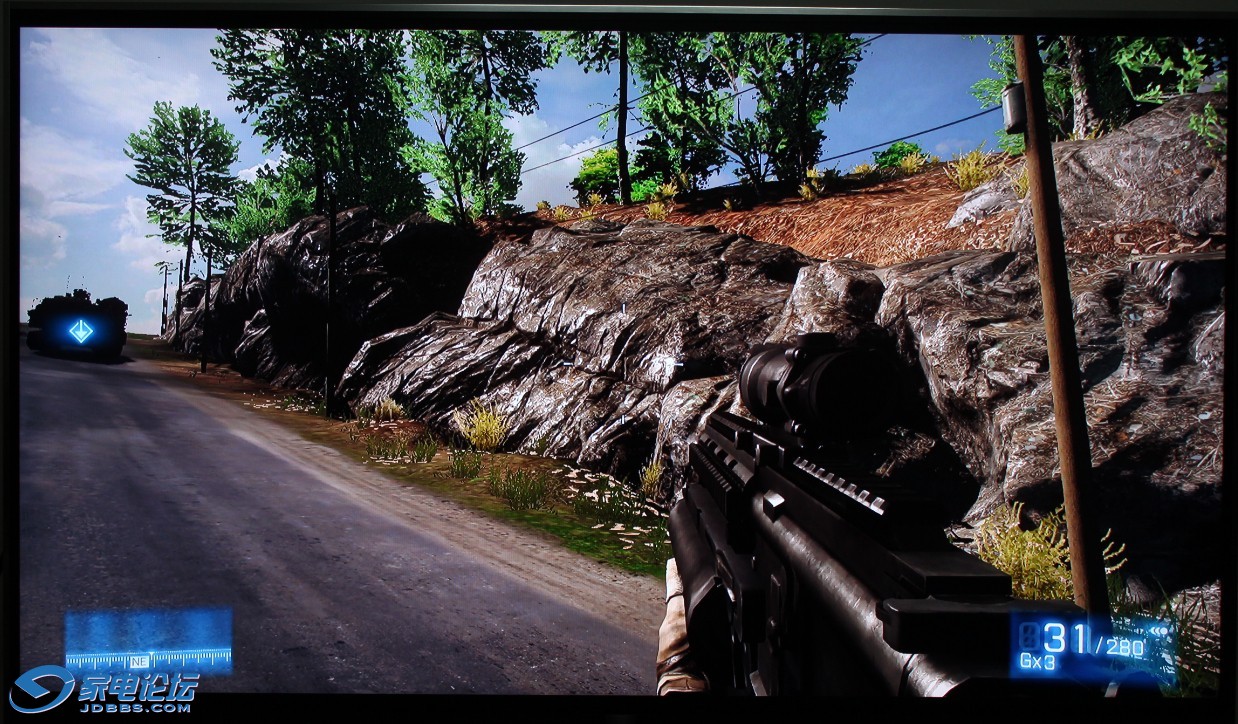Image resolution: width=1238 pixels, height=724 pixels.
Task: Open the blue minimap panel
Action: (x=148, y=640)
